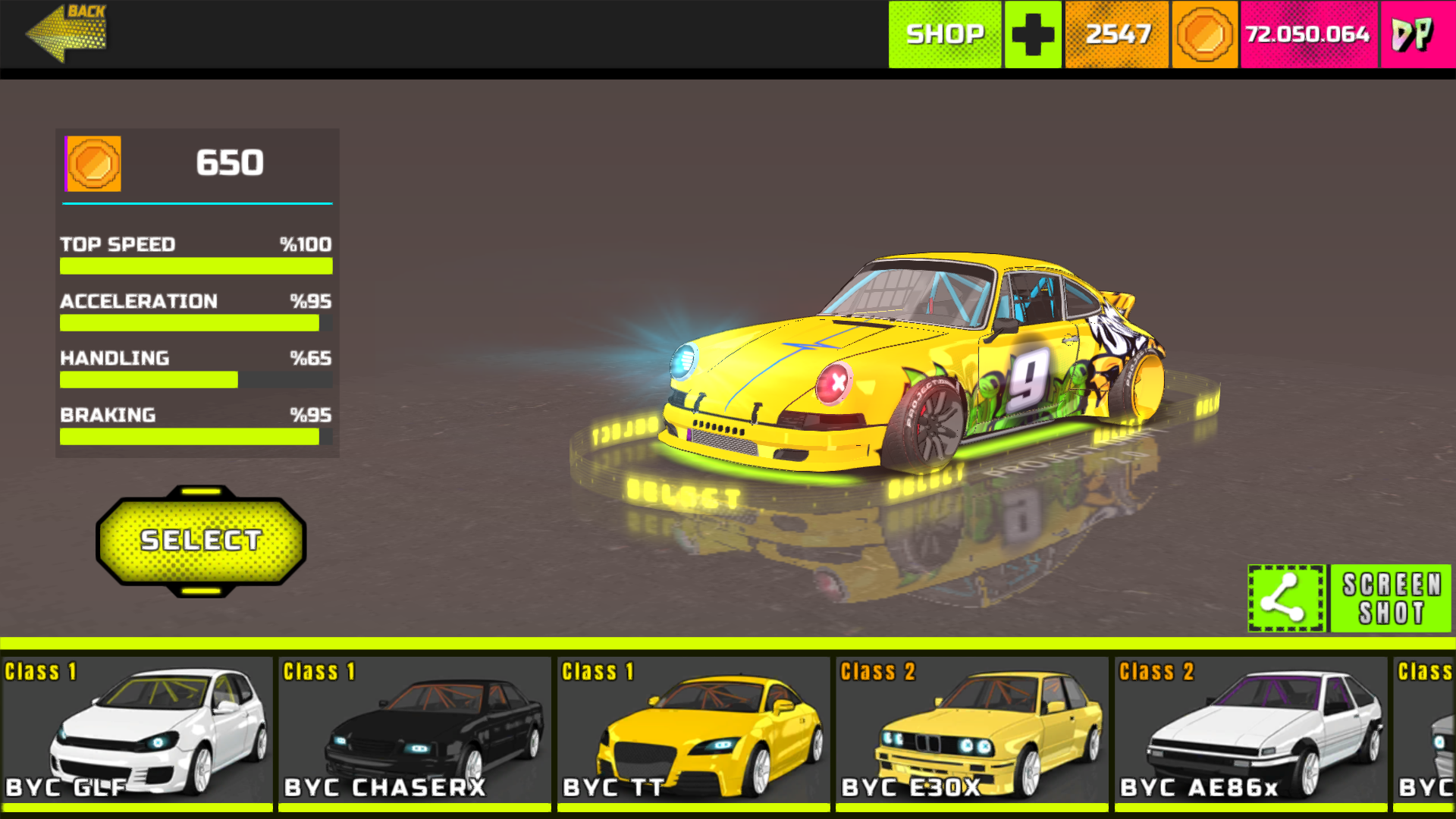The image size is (1456, 819).
Task: Take a screenshot of the car
Action: (x=1391, y=598)
